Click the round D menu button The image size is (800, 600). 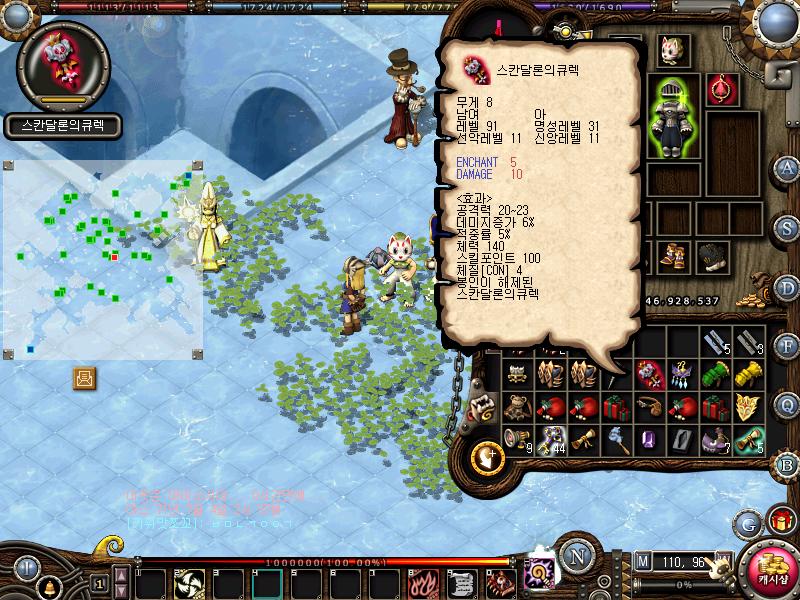(x=787, y=288)
